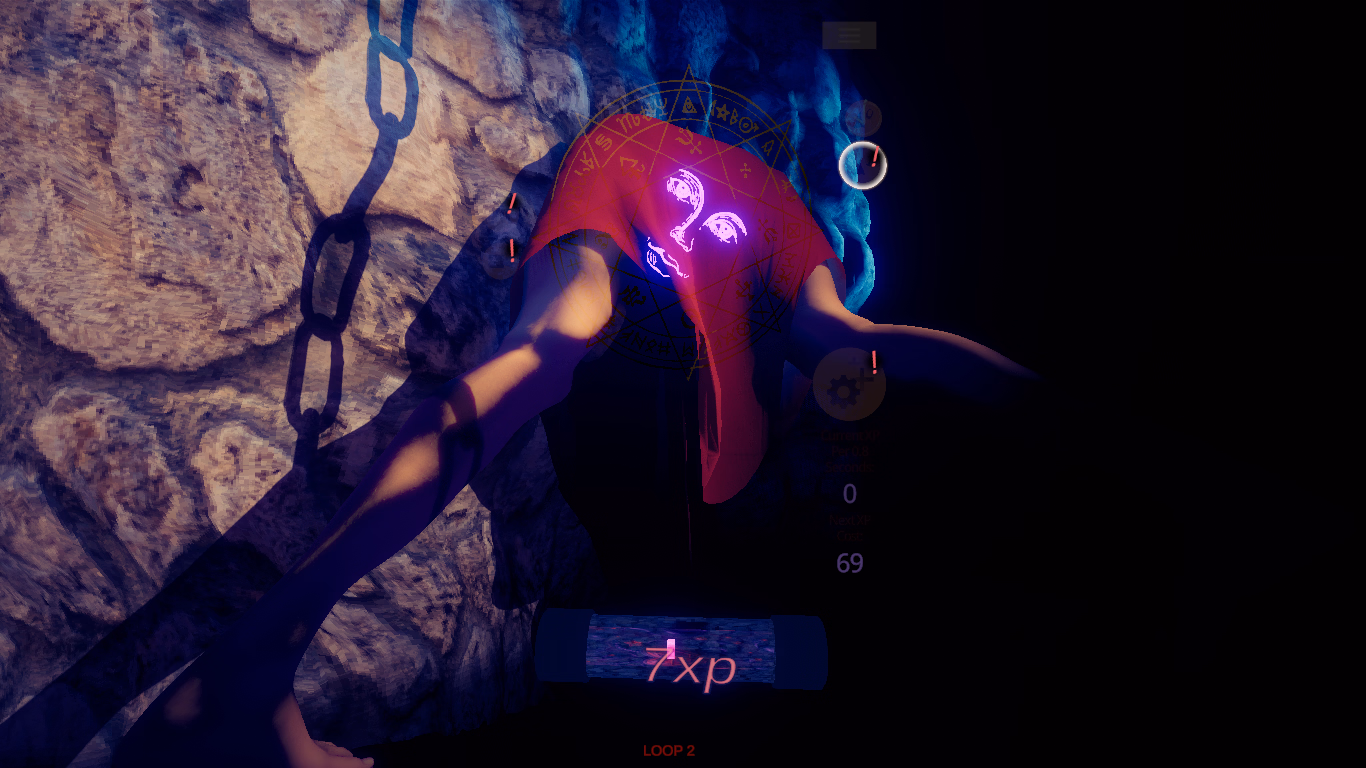Open the hamburger menu button
This screenshot has width=1366, height=768.
pos(849,35)
